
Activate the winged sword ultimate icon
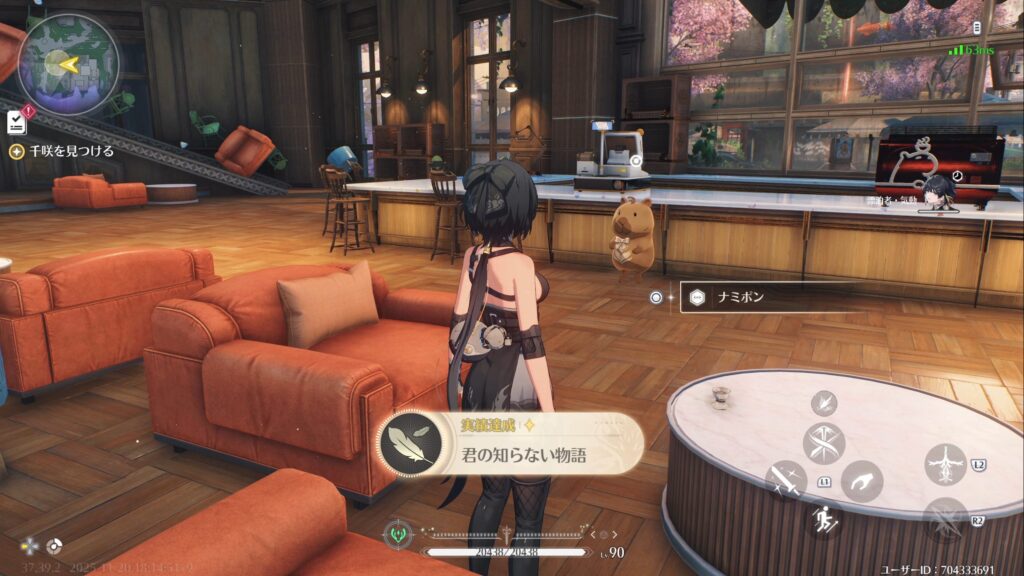(945, 464)
